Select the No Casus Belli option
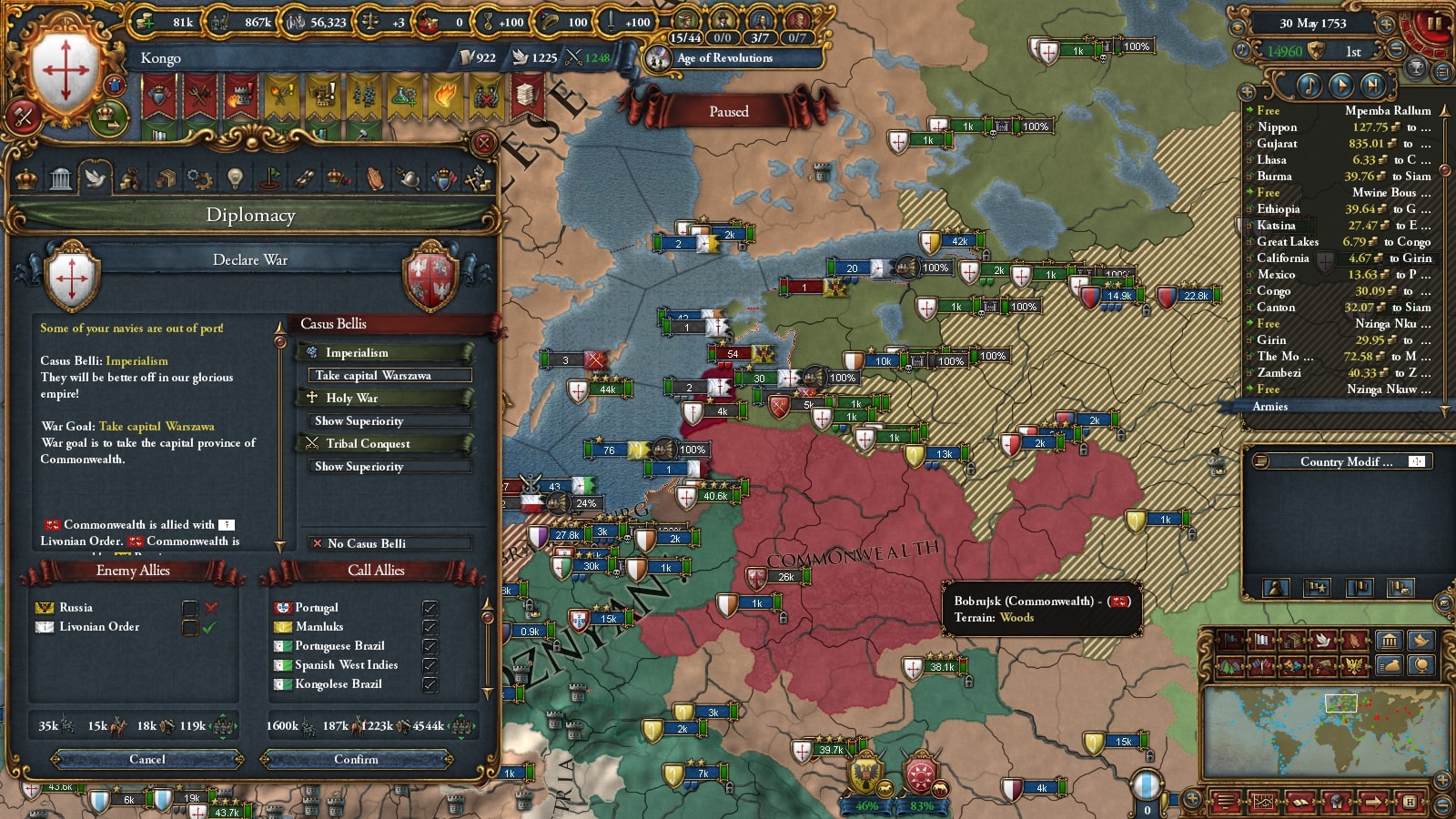Screen dimensions: 1456x819 pyautogui.click(x=389, y=543)
